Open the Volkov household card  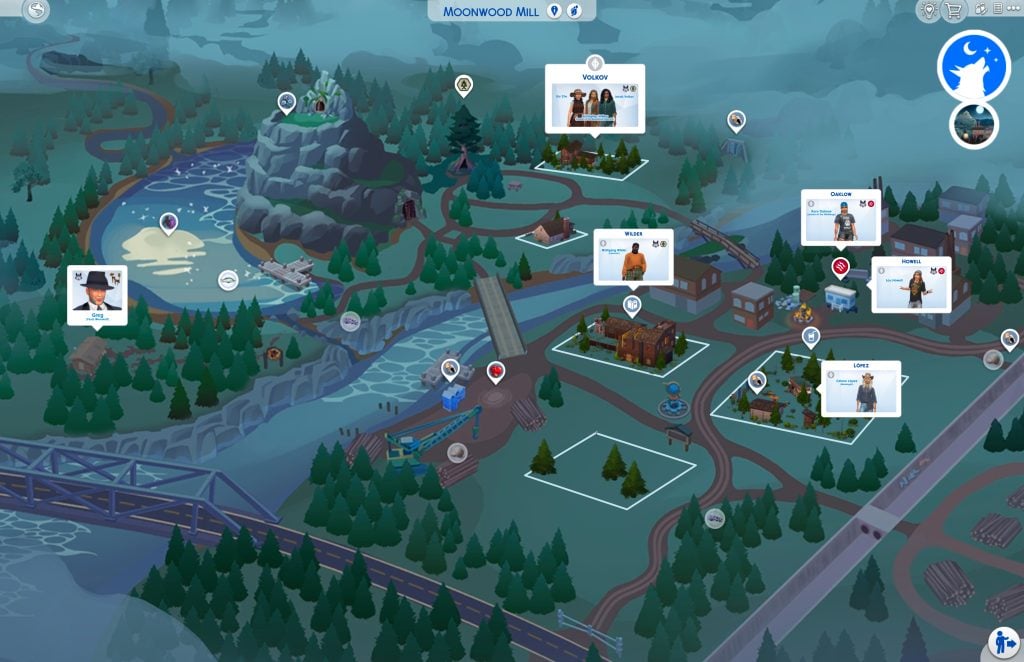(595, 98)
